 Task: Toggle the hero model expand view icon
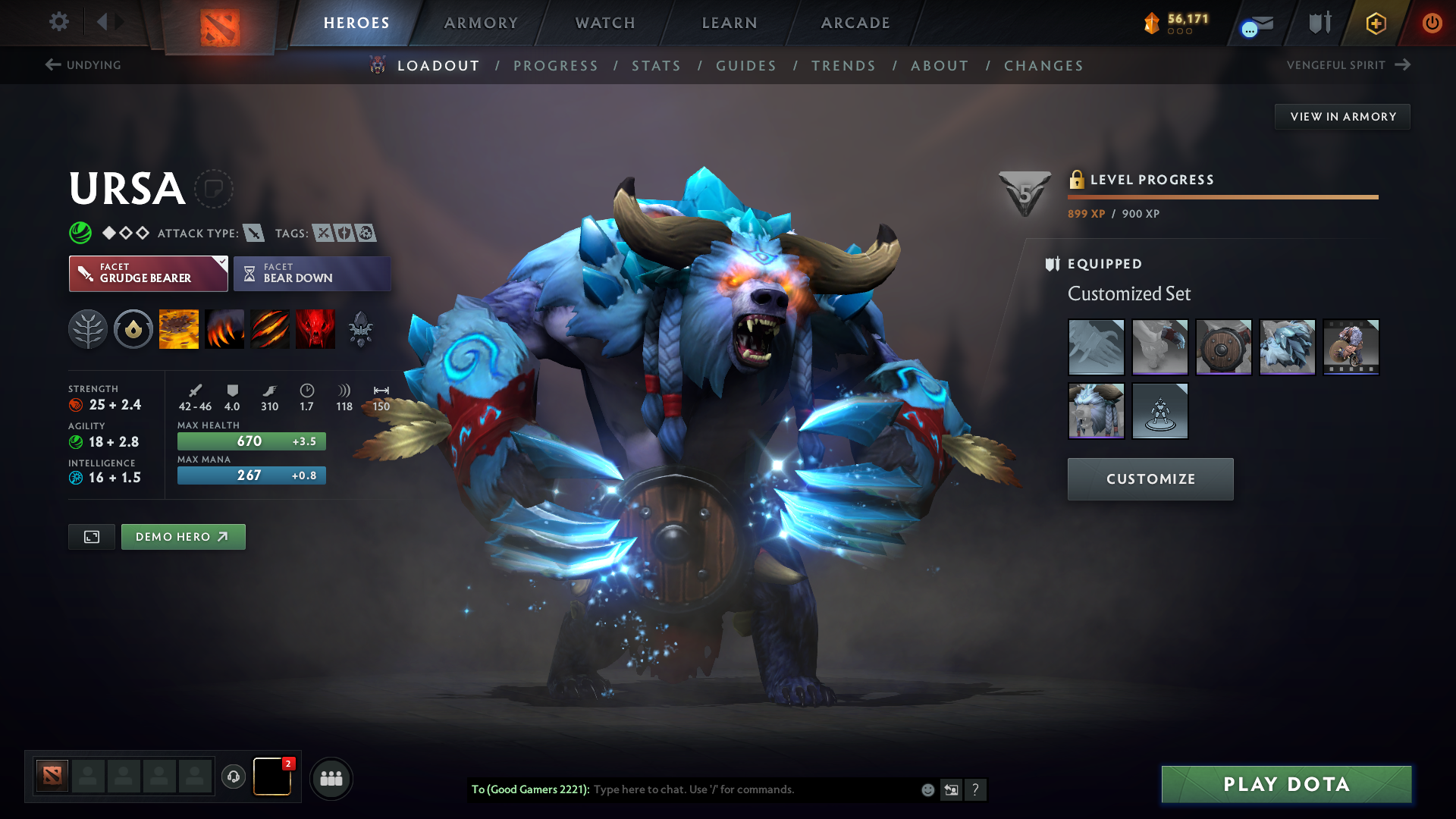click(91, 536)
